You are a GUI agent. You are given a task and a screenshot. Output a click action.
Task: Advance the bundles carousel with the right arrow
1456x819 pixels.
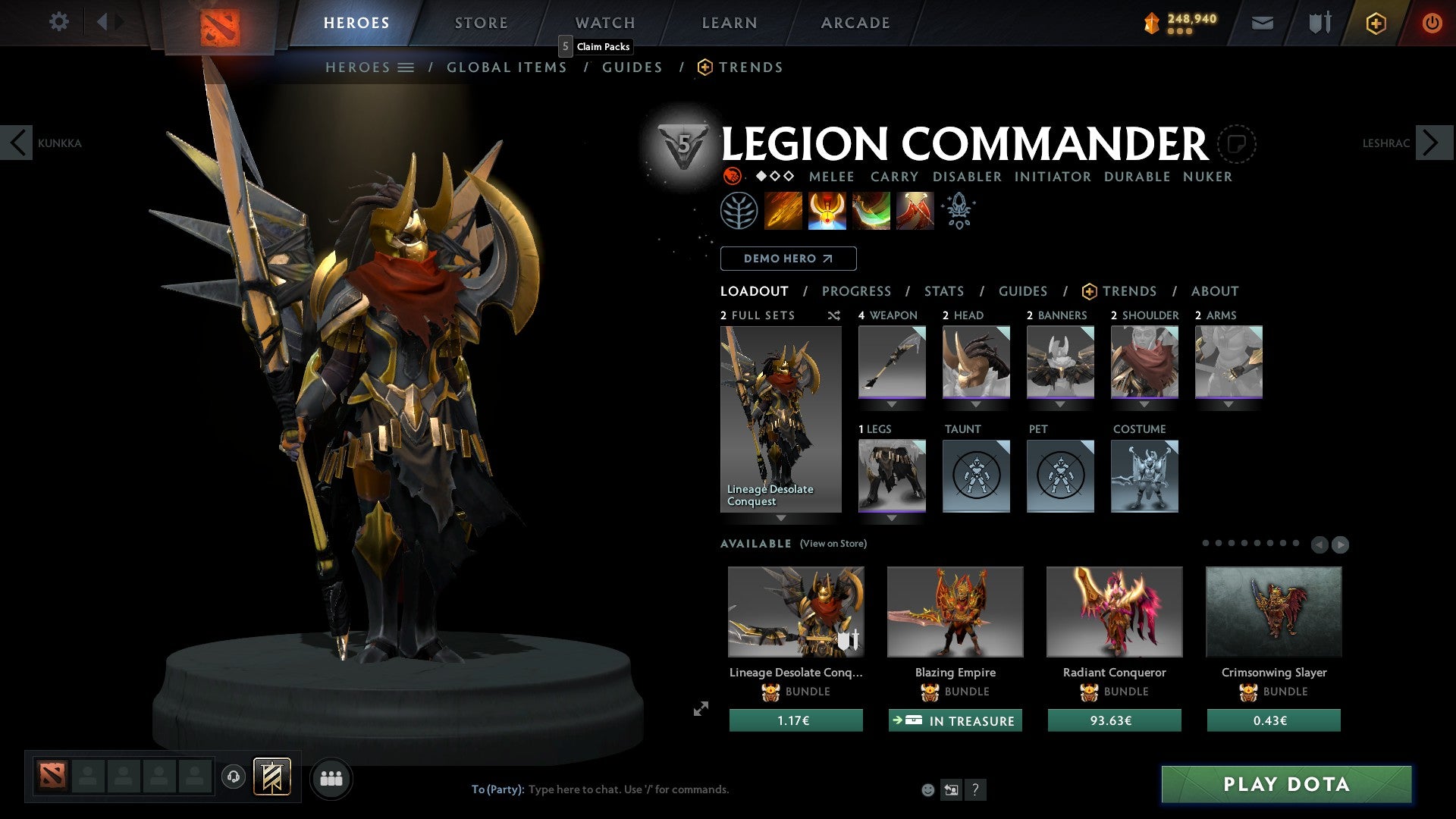point(1342,544)
